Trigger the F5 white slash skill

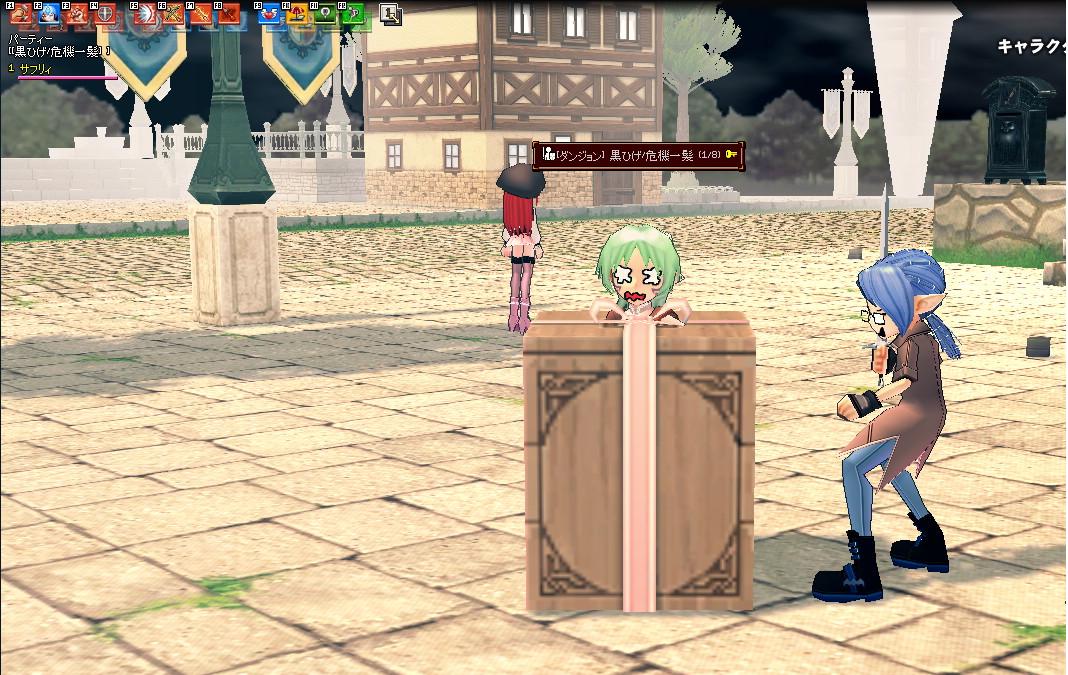(x=144, y=15)
